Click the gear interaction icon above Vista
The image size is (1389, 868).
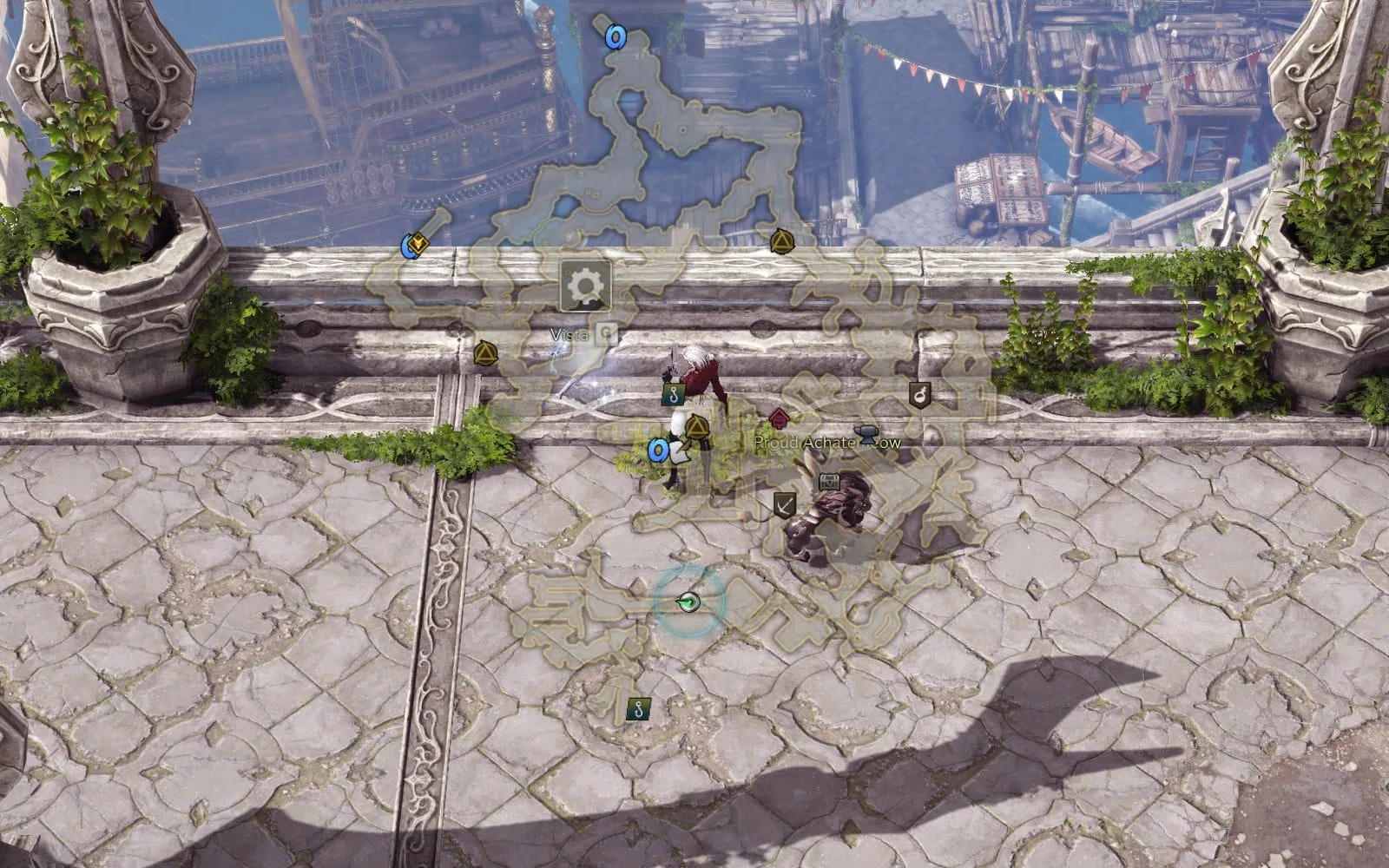point(585,286)
